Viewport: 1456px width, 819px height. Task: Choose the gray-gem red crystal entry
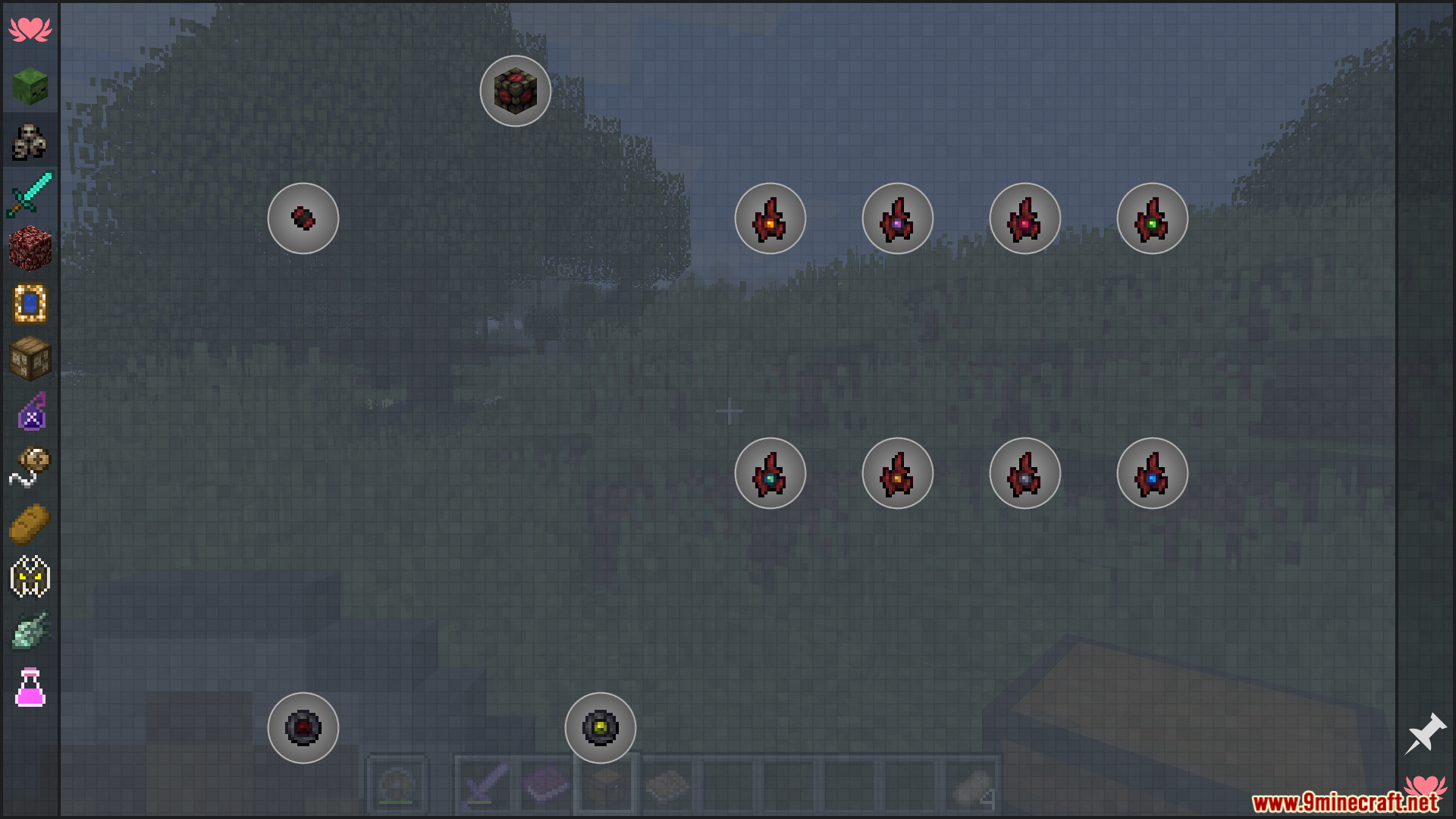pyautogui.click(x=1025, y=473)
